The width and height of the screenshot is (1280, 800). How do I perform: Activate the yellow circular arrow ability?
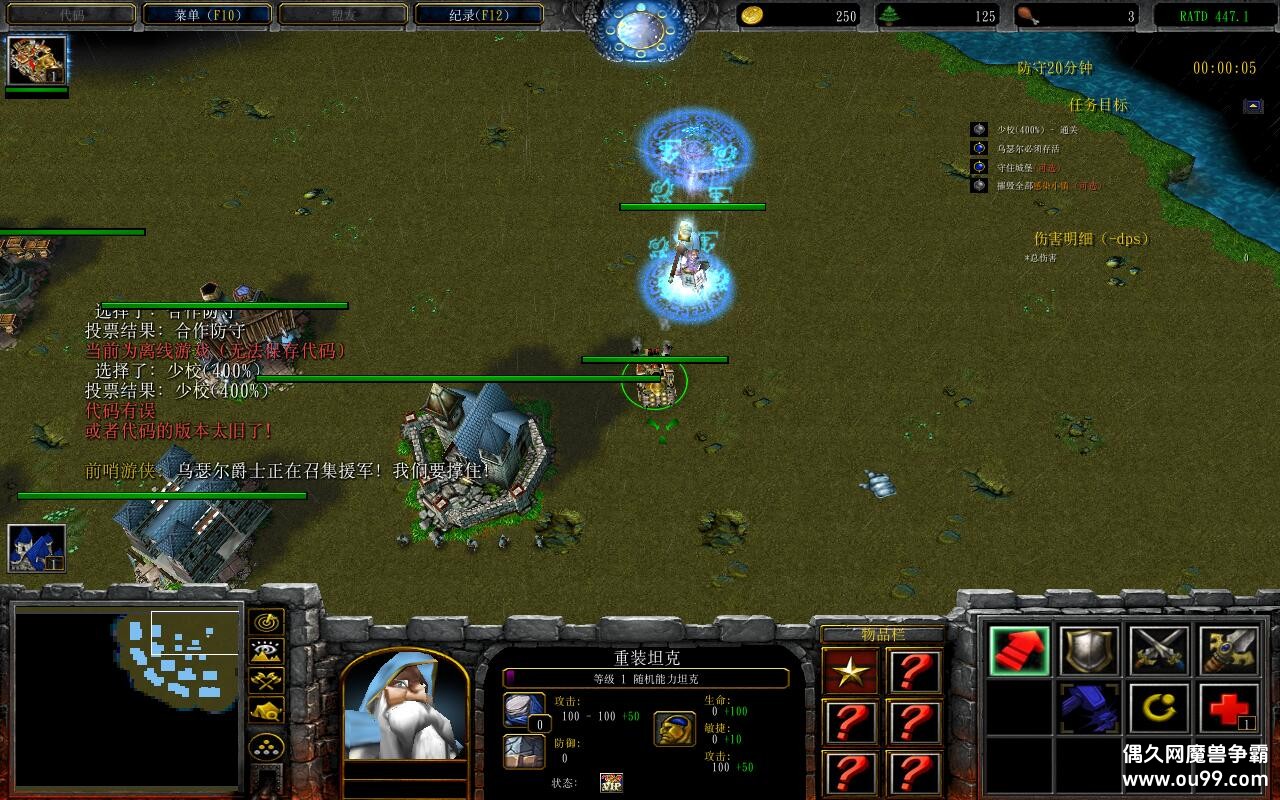coord(1159,708)
